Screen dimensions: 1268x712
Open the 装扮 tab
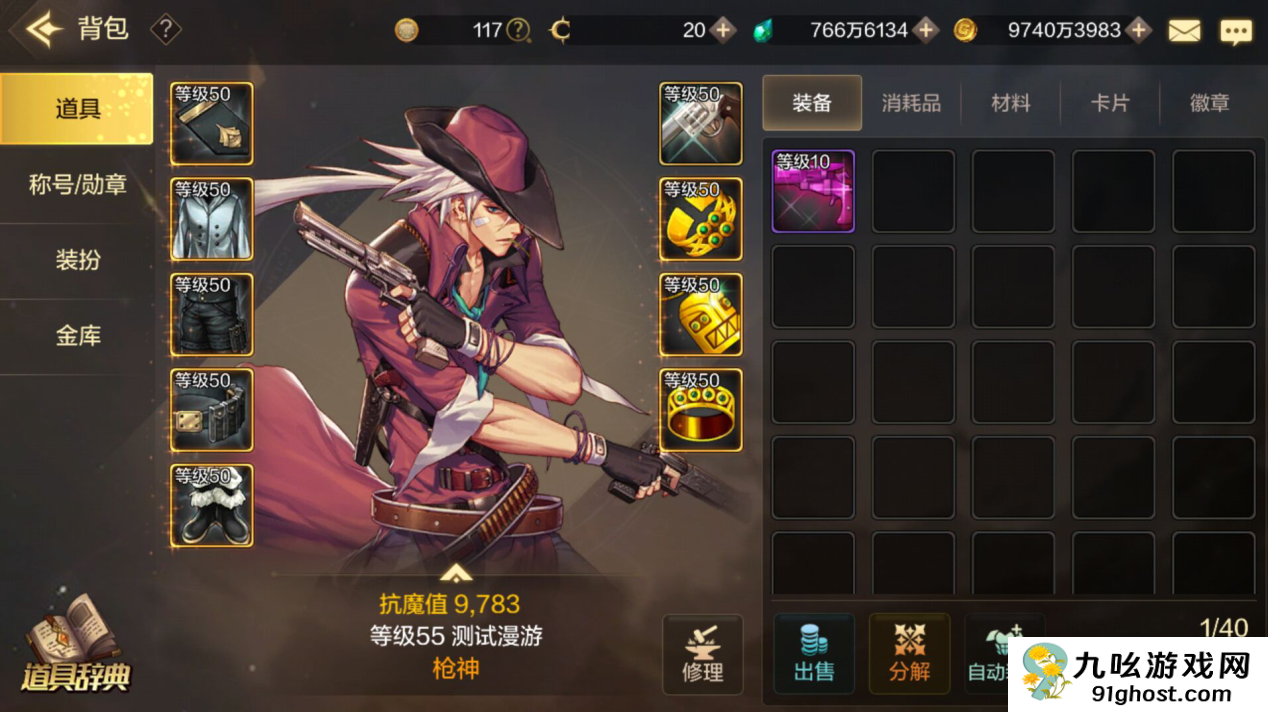[77, 260]
